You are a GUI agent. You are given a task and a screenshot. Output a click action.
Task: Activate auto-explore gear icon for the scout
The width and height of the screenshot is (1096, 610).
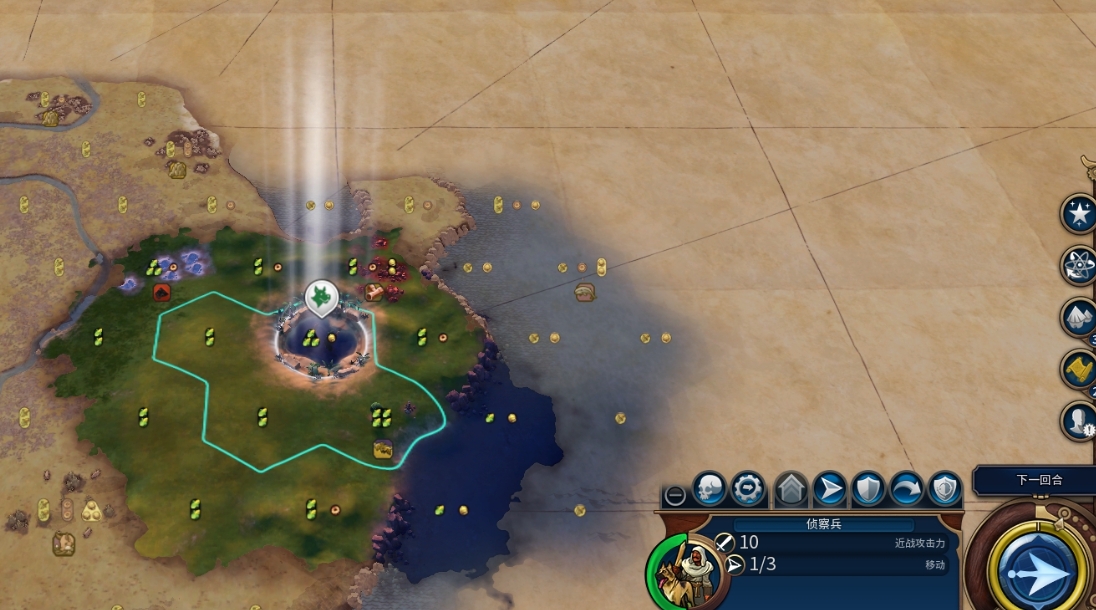click(748, 489)
